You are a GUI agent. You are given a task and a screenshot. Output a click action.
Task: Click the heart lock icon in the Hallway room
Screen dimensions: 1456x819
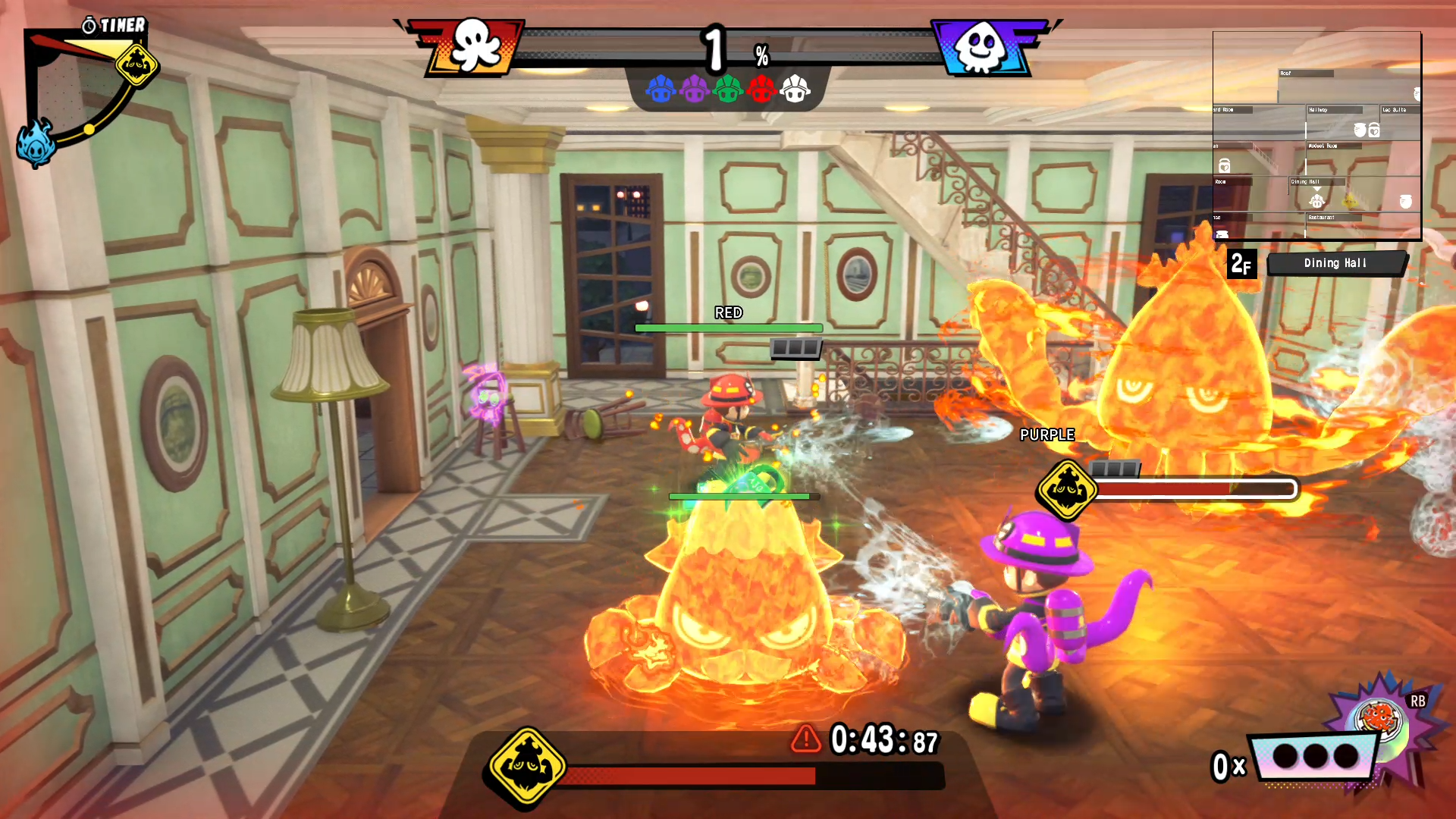click(x=1374, y=130)
